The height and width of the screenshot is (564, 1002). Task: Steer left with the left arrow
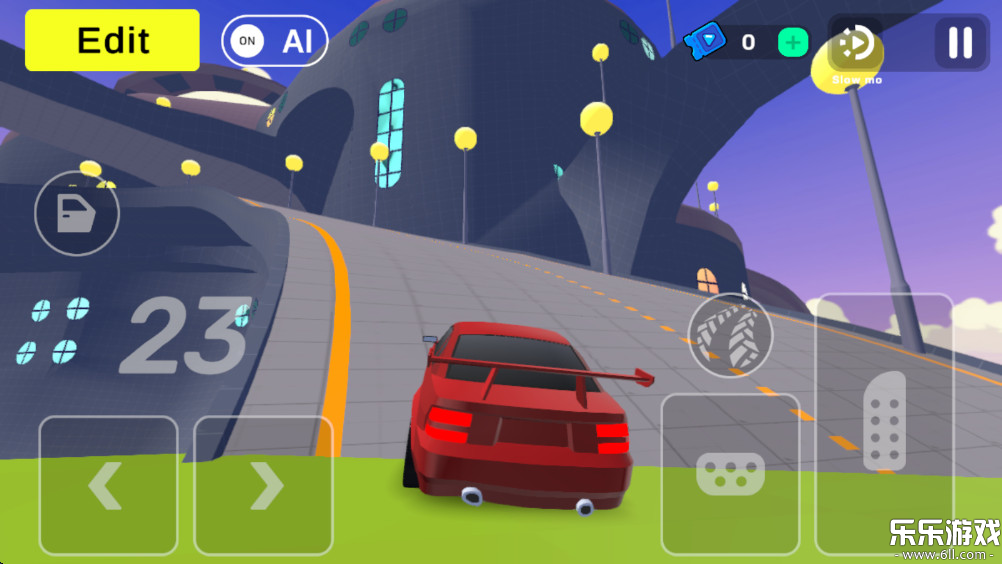[x=108, y=485]
